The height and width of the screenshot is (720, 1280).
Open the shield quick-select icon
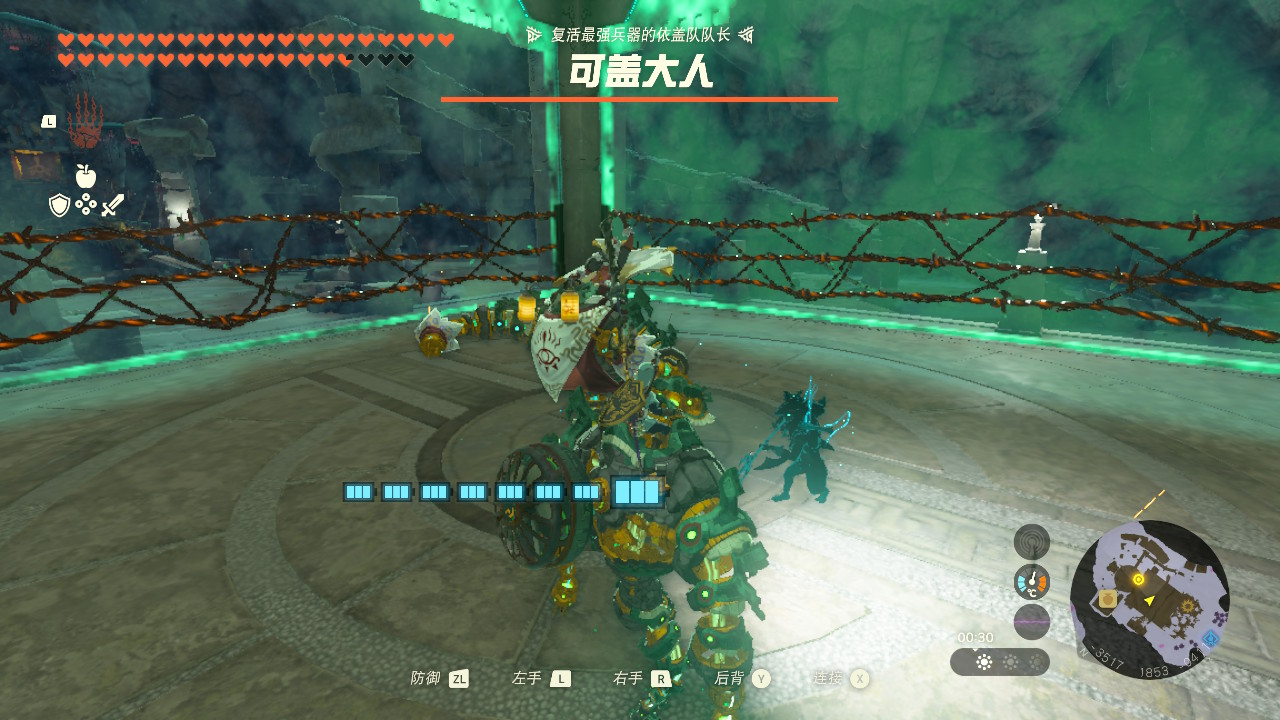60,206
